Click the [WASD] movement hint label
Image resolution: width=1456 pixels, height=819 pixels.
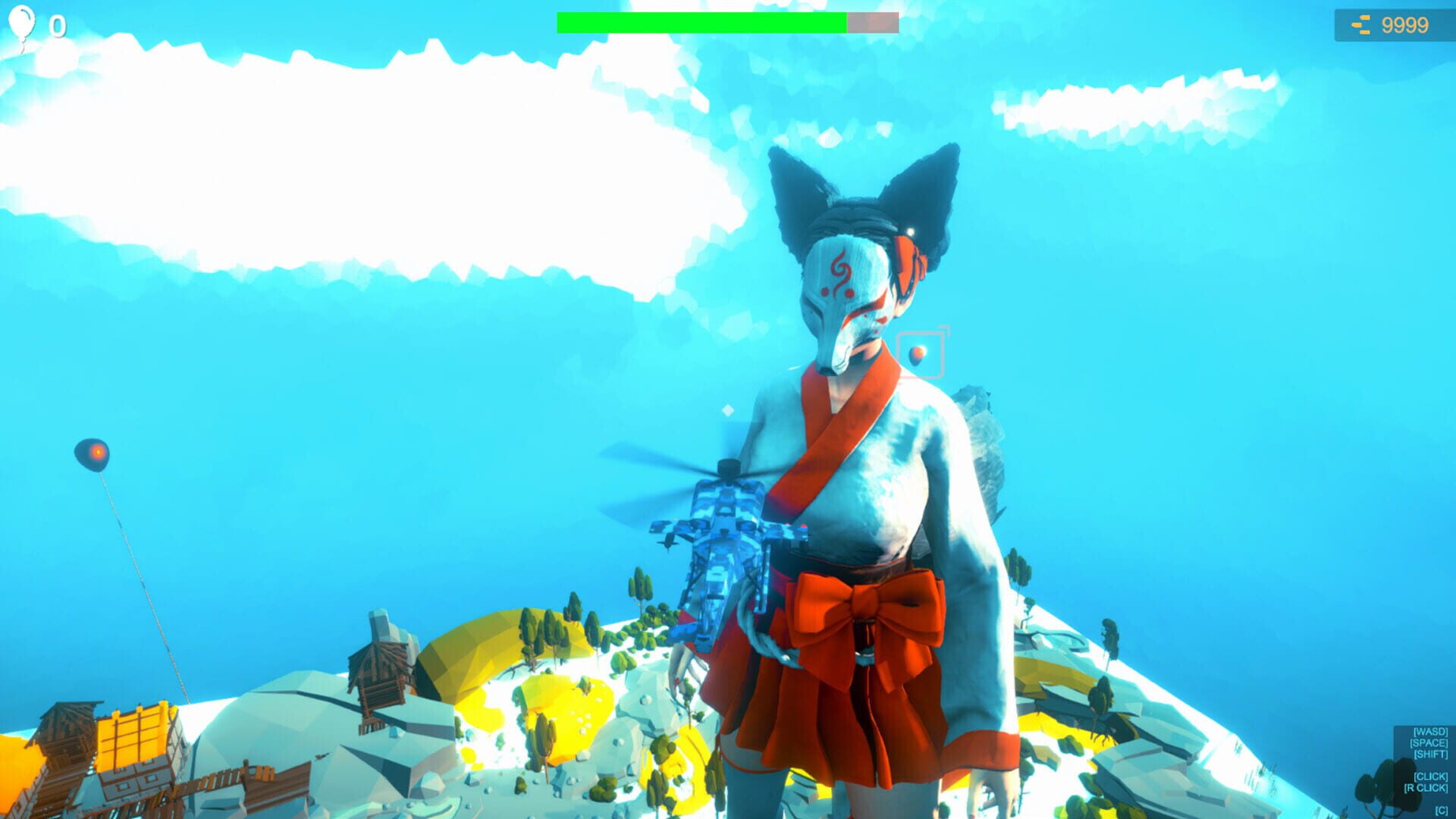(1430, 732)
